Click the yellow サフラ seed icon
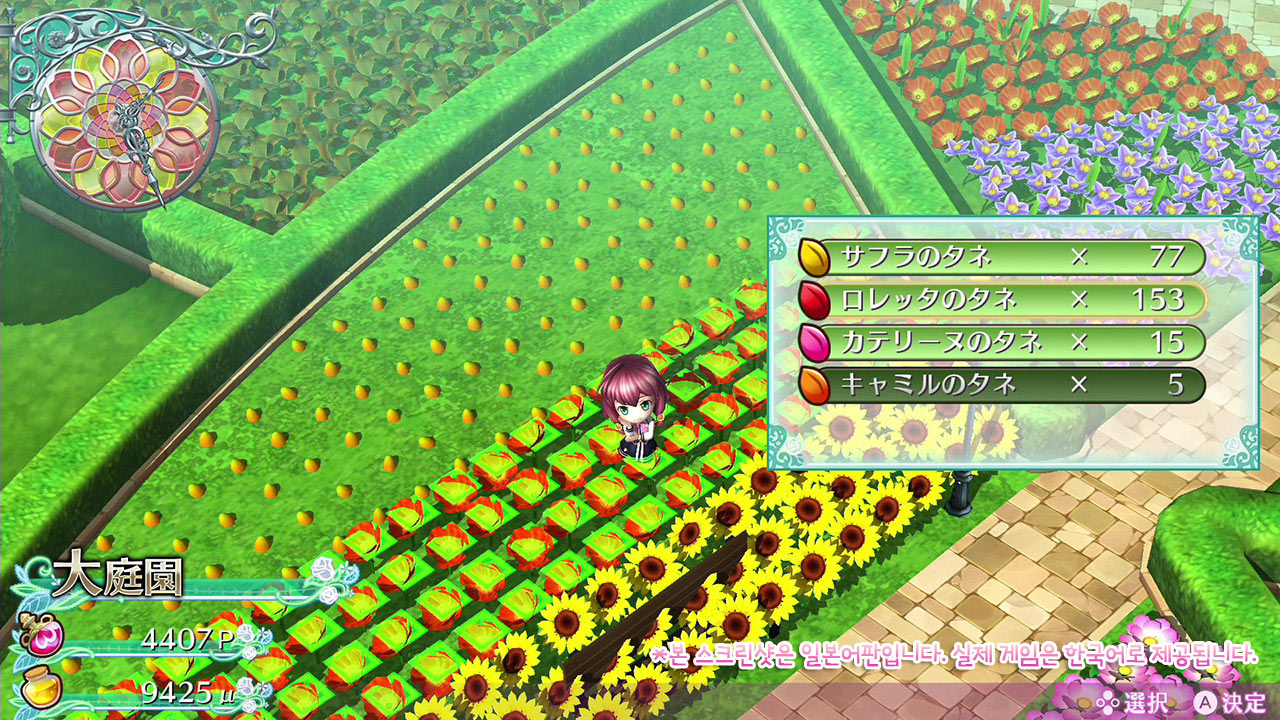 coord(815,255)
